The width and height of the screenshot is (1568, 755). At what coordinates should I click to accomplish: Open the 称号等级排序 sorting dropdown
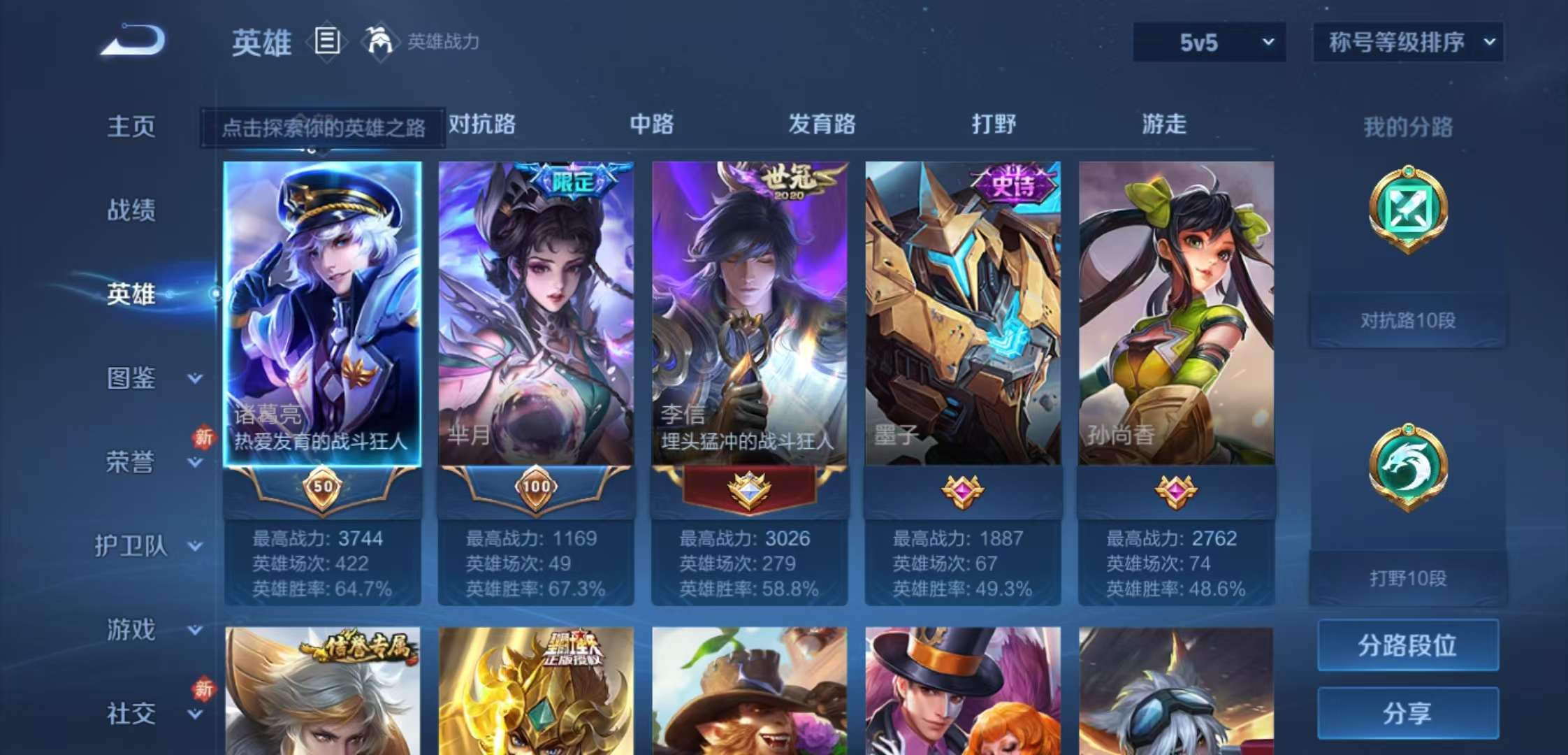1407,42
